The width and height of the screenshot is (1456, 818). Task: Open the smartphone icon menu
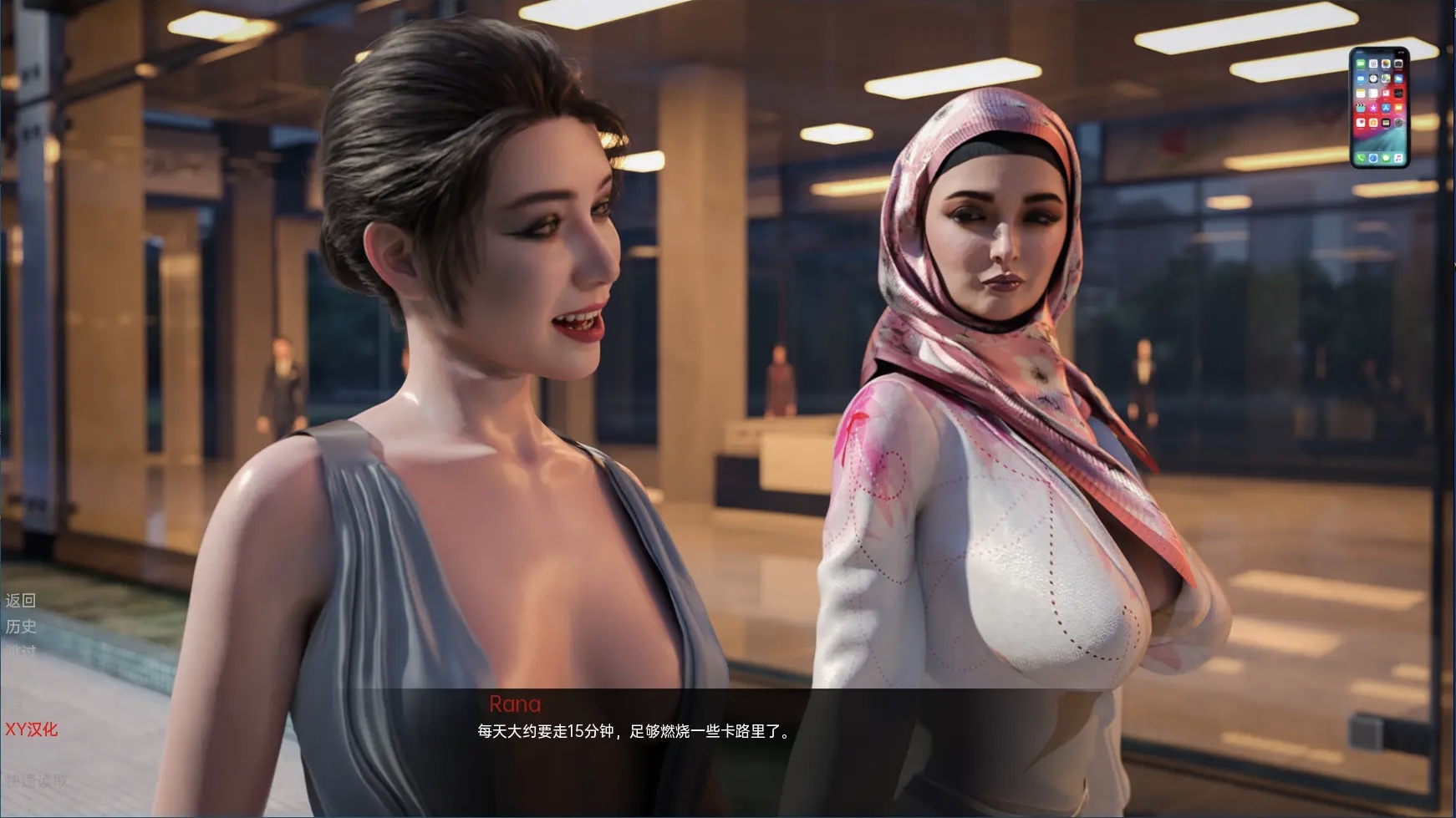pos(1379,107)
